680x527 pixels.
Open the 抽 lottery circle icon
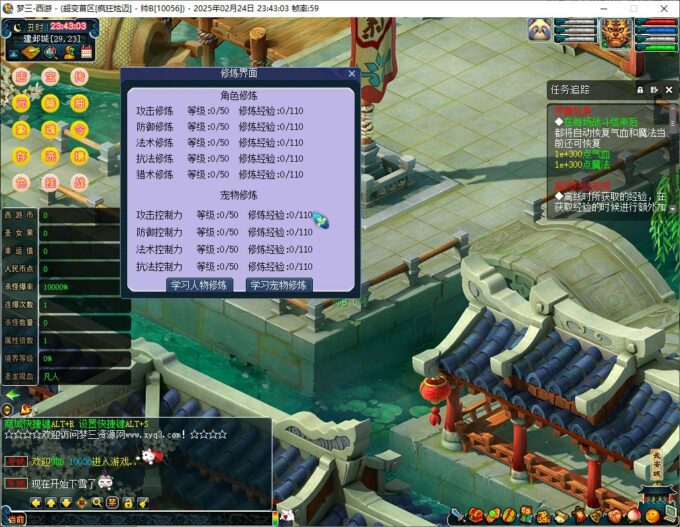[79, 103]
